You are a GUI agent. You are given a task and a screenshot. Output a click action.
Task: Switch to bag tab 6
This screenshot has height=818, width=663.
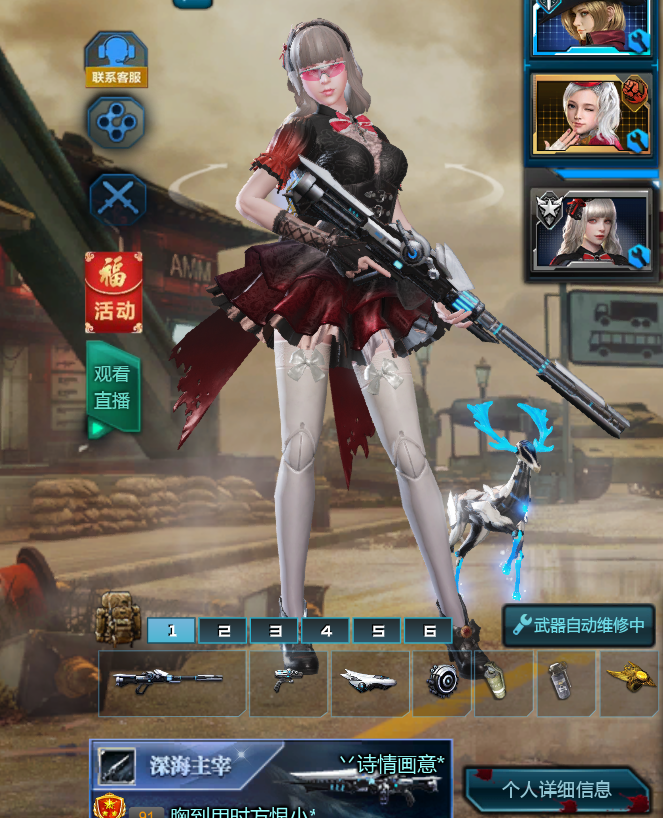pos(428,631)
